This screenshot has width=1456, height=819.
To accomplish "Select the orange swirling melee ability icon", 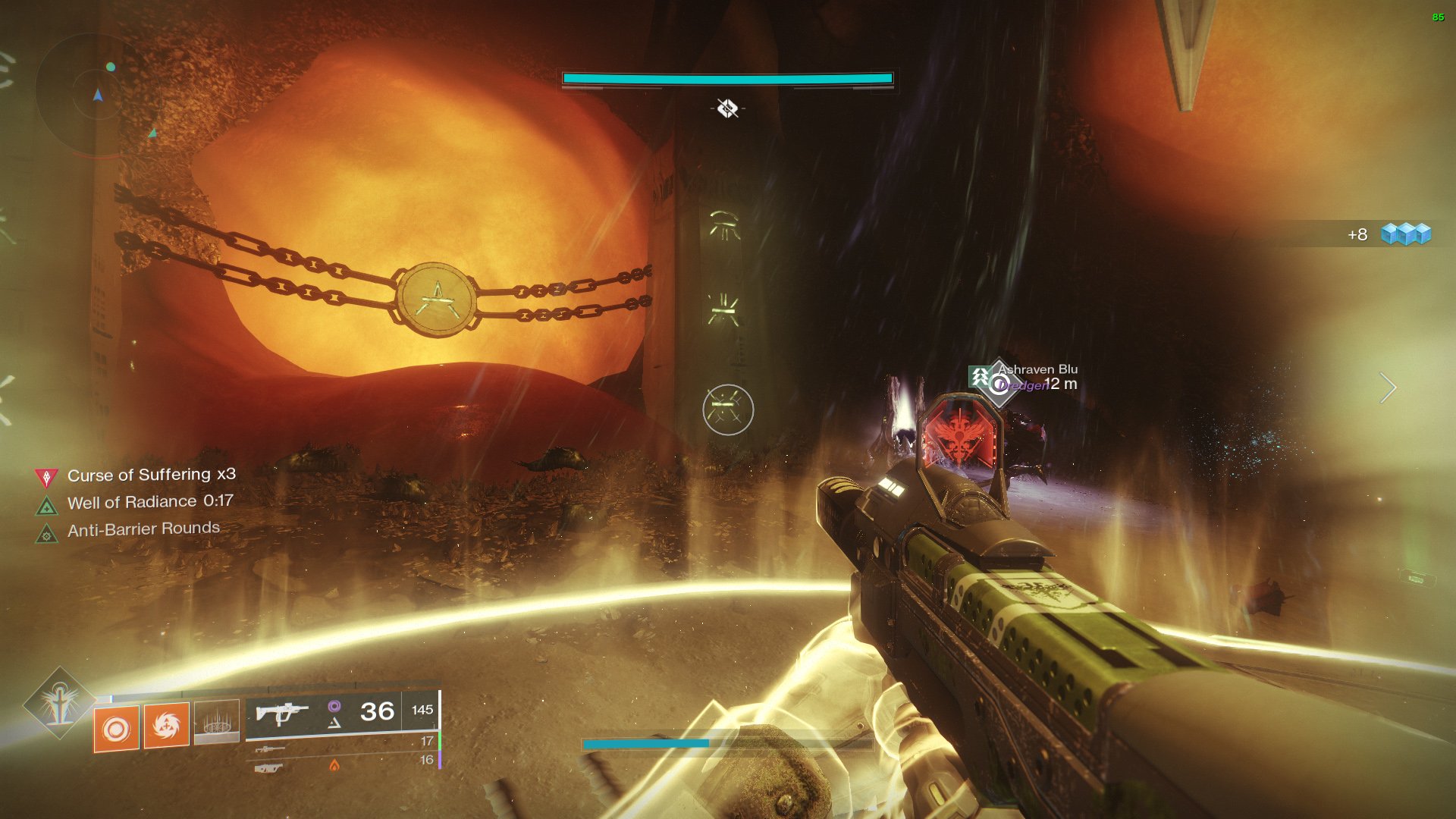I will tap(166, 726).
